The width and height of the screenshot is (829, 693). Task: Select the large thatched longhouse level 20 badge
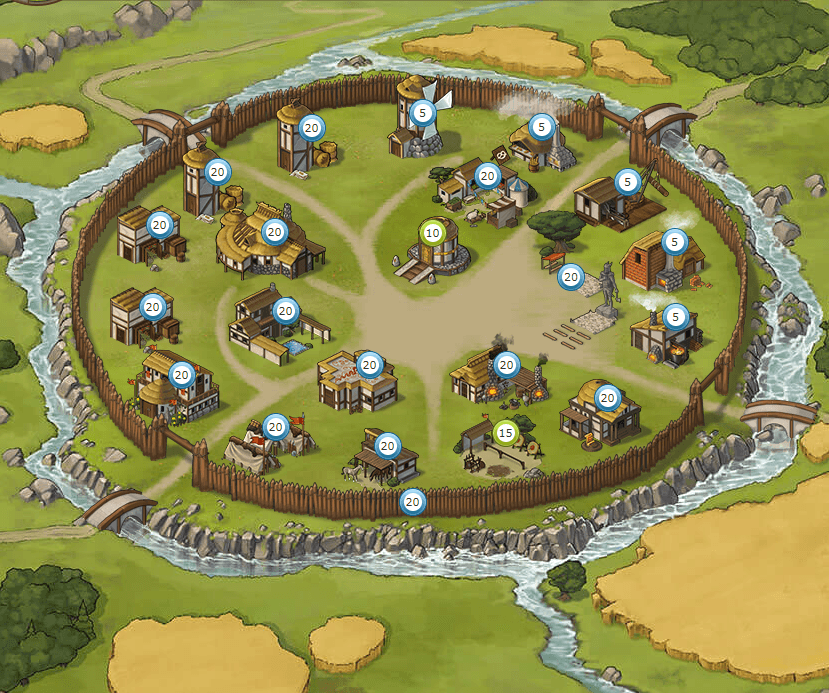[273, 232]
